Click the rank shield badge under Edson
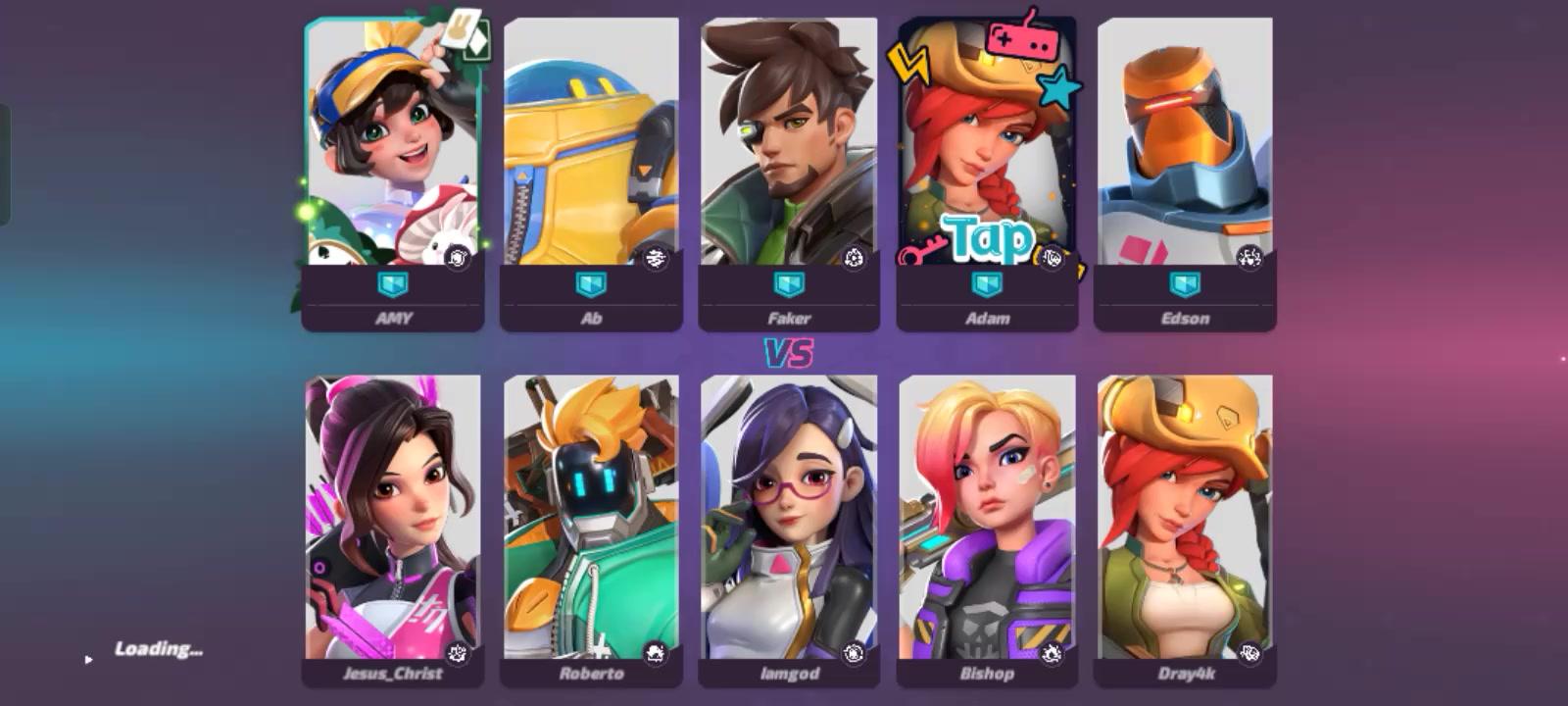Screen dimensions: 1568x706 [x=1186, y=285]
